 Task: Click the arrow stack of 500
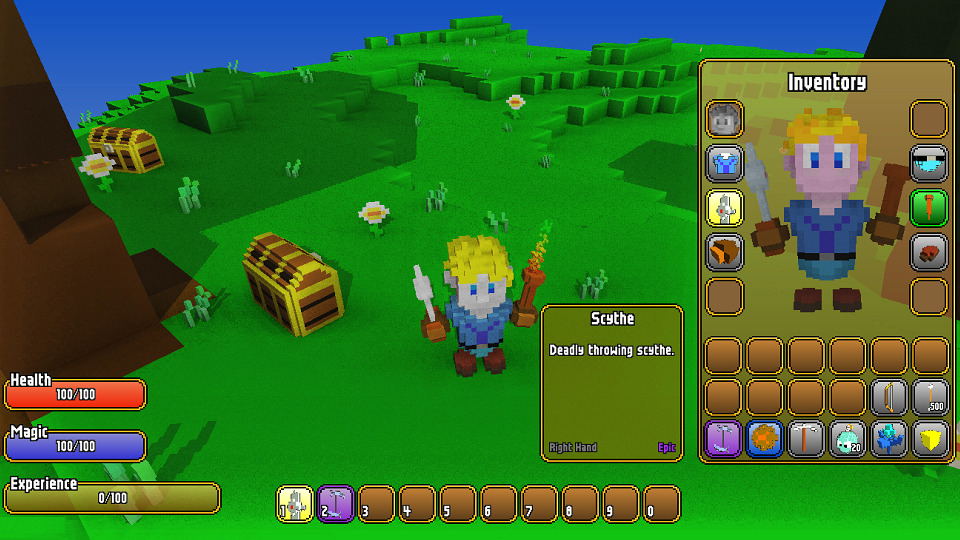[x=930, y=397]
